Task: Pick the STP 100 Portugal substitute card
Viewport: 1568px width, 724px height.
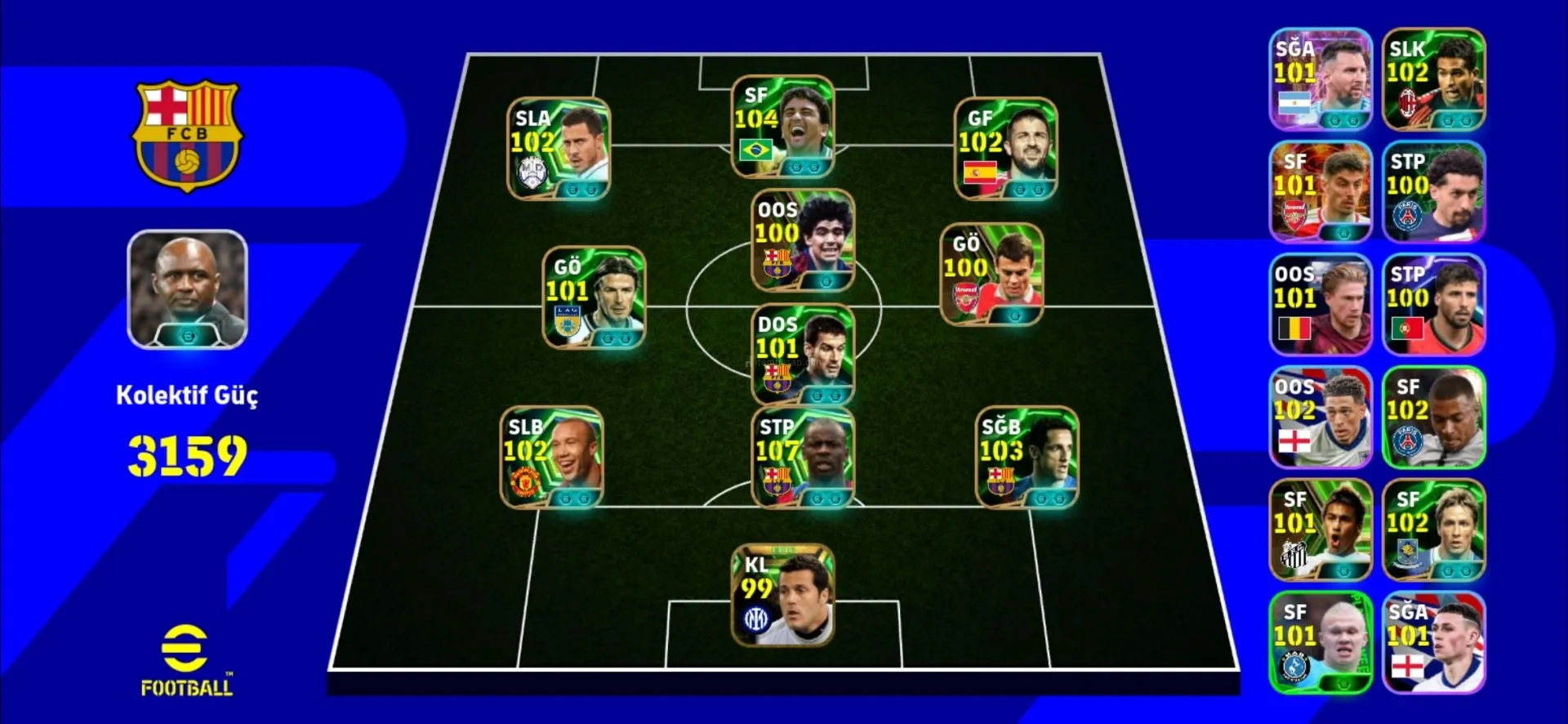Action: 1433,305
